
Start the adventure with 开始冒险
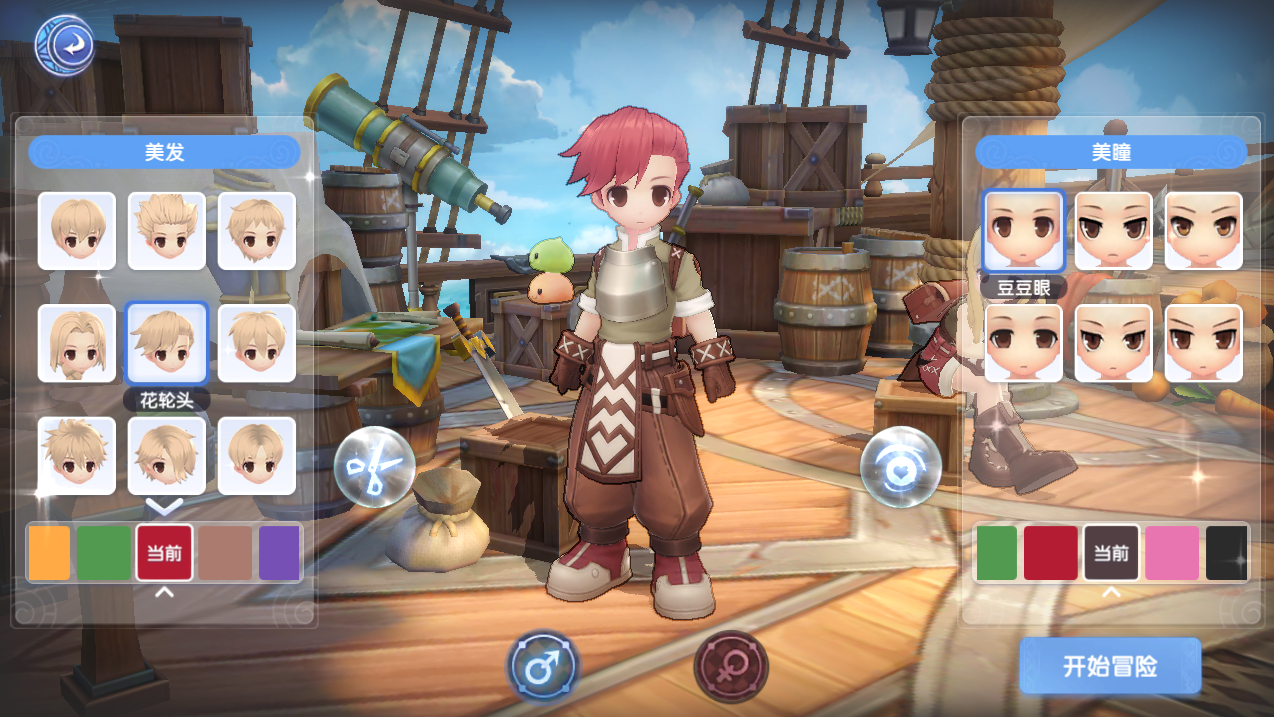pos(1110,666)
